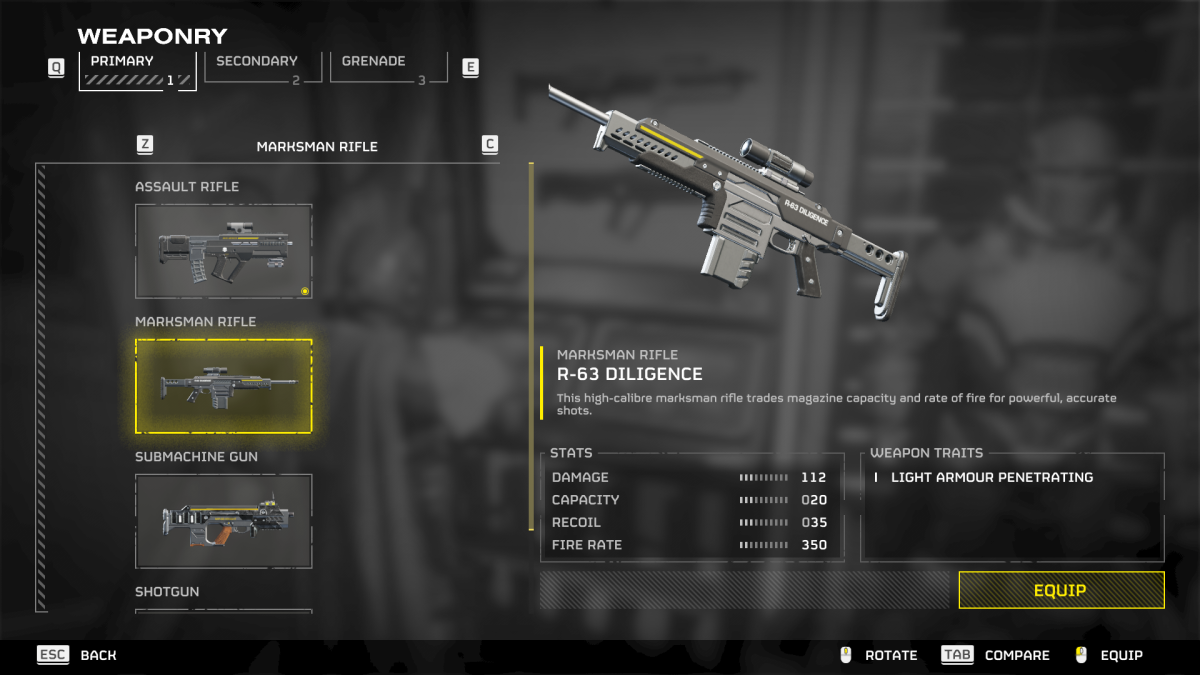The image size is (1200, 675).
Task: Switch to the Primary weapons tab
Action: click(x=137, y=68)
